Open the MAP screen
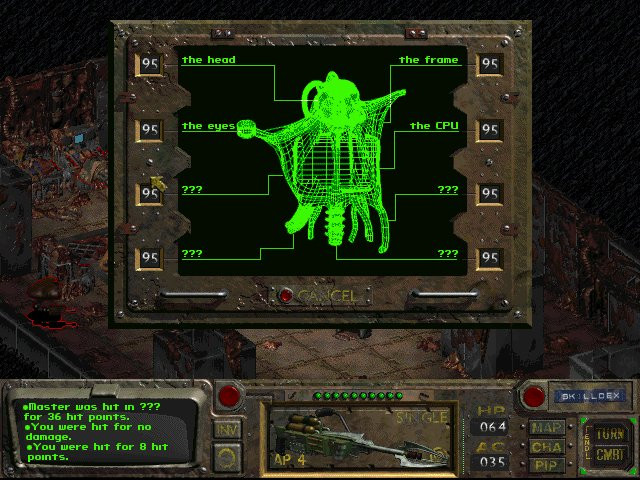The image size is (640, 480). click(x=547, y=428)
